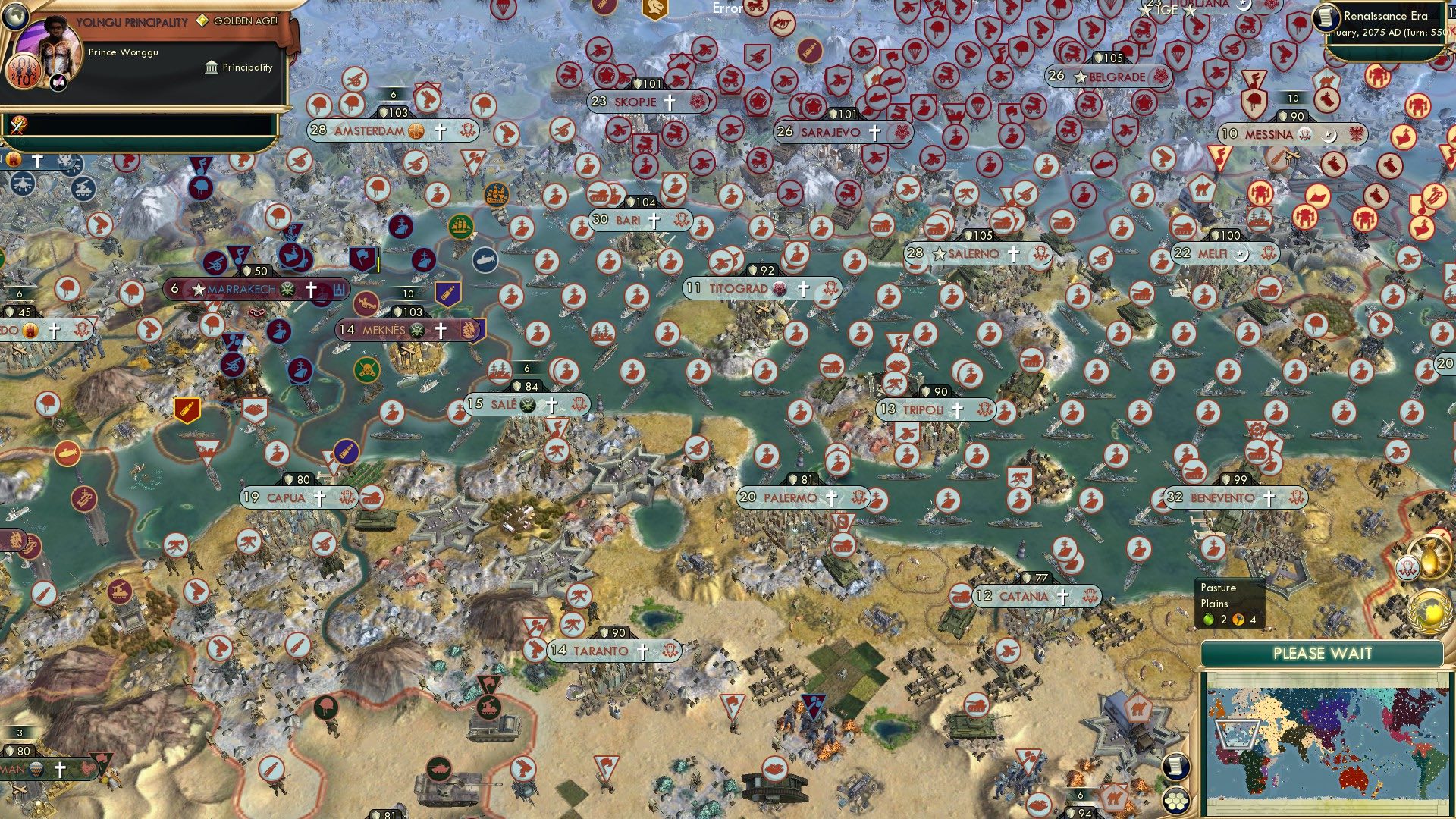This screenshot has height=819, width=1456.
Task: Open the city view for Tripoli
Action: click(920, 409)
